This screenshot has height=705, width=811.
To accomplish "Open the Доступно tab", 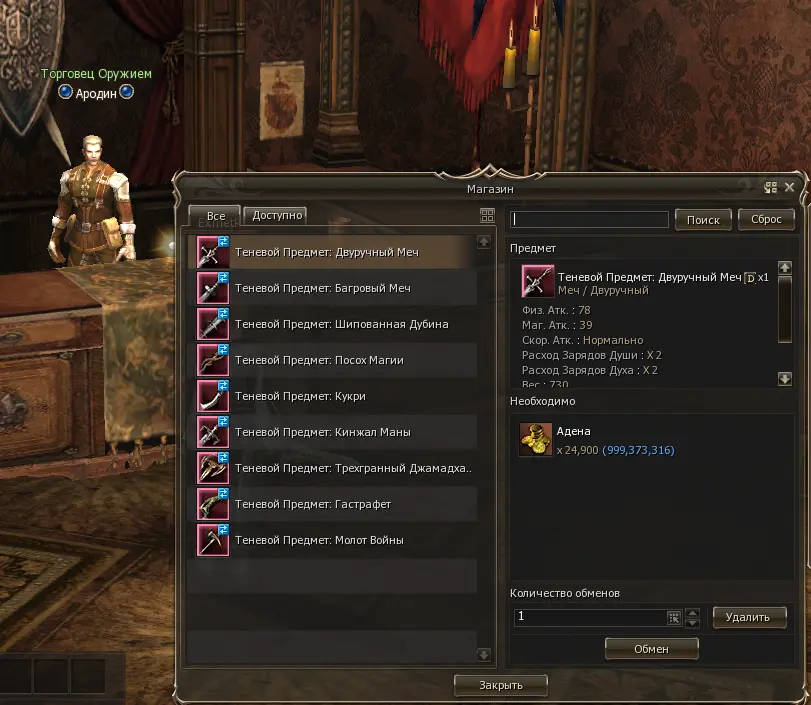I will click(275, 215).
